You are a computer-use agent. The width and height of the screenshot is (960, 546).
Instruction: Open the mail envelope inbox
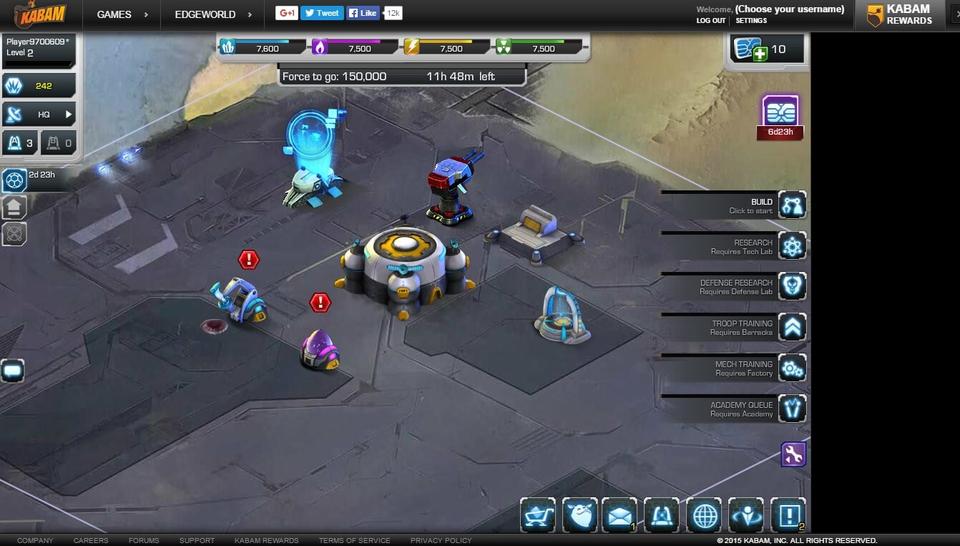click(620, 515)
